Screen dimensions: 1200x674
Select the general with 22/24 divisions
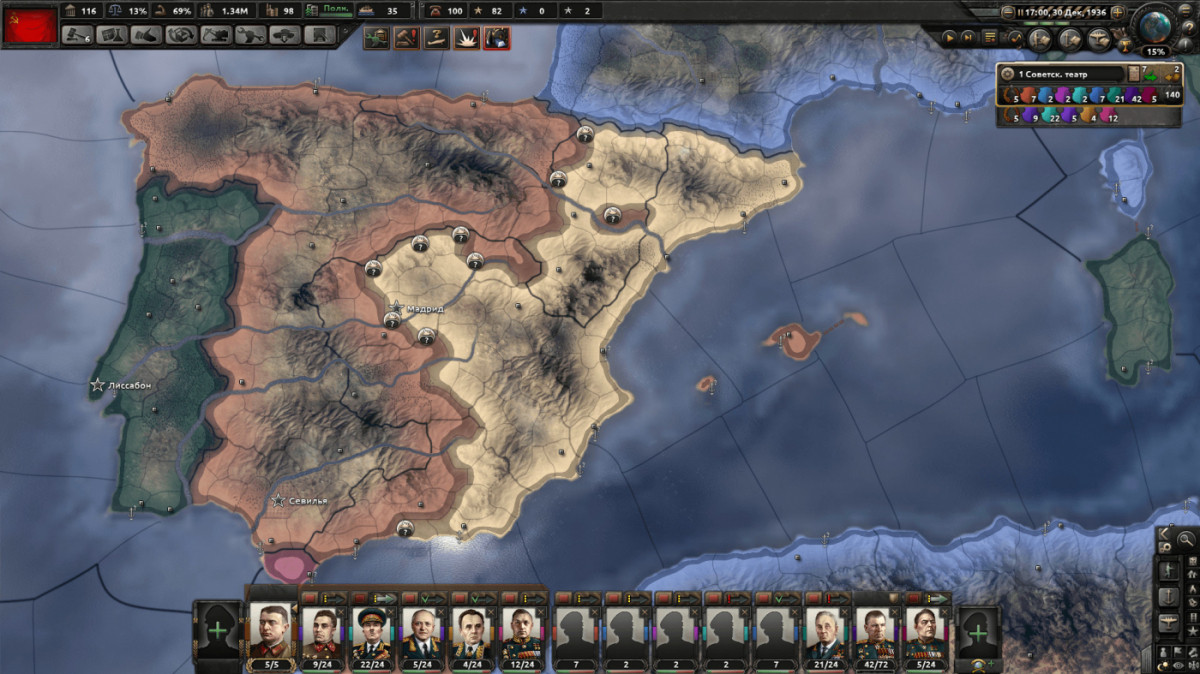(x=371, y=630)
